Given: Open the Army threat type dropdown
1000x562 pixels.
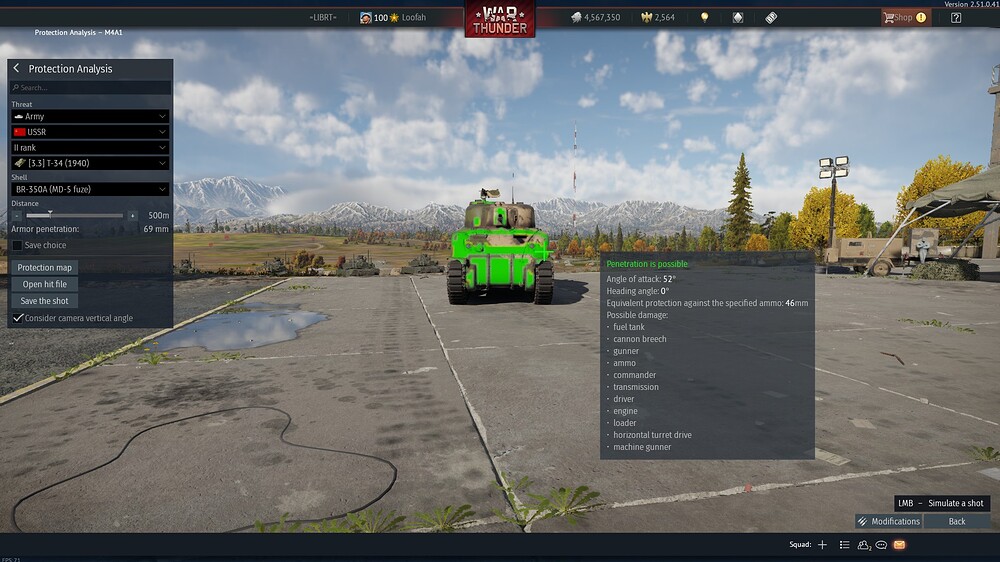Looking at the screenshot, I should [x=90, y=117].
